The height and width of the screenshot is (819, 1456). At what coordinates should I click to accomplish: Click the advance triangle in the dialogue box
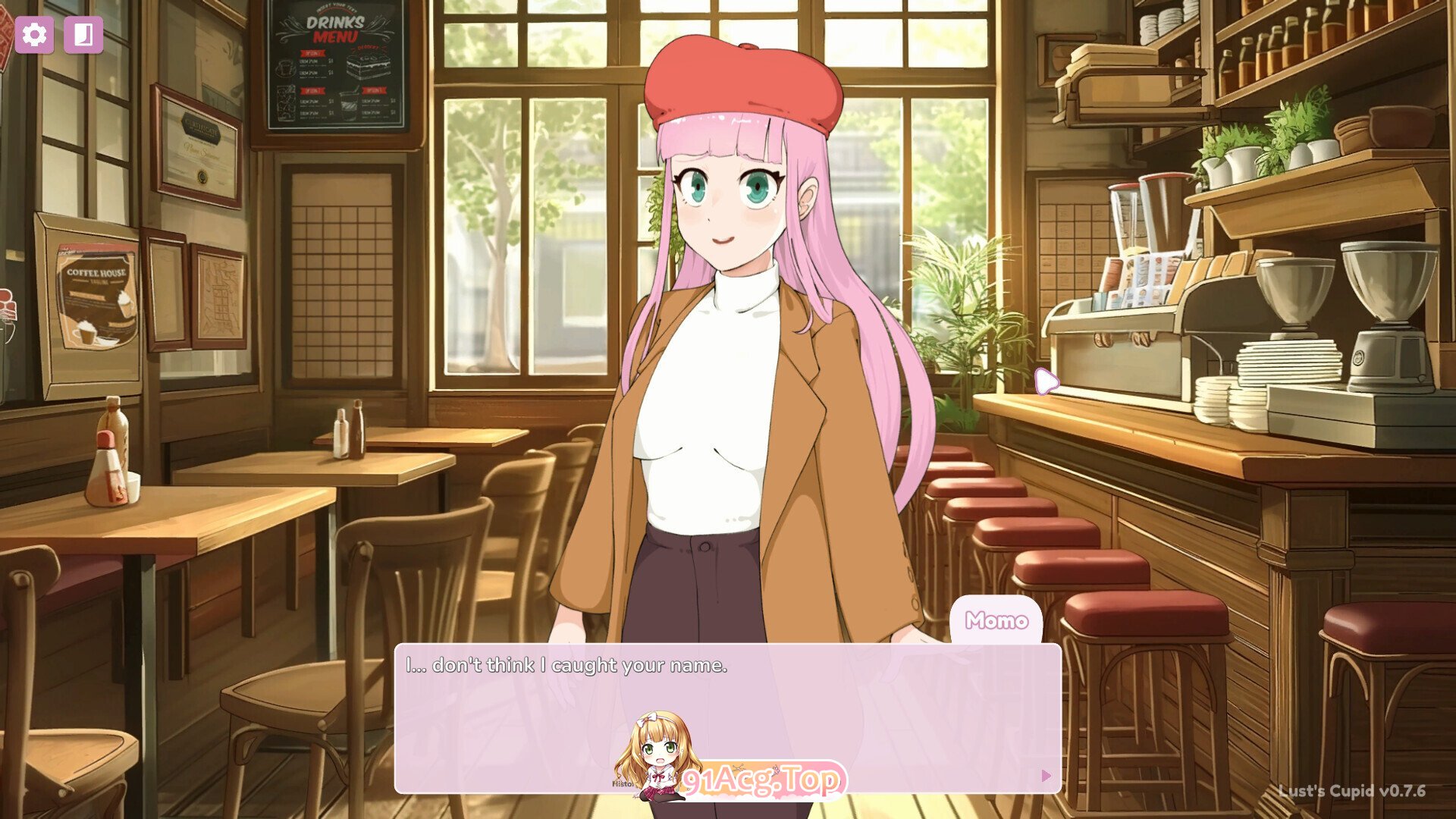pyautogui.click(x=1047, y=777)
